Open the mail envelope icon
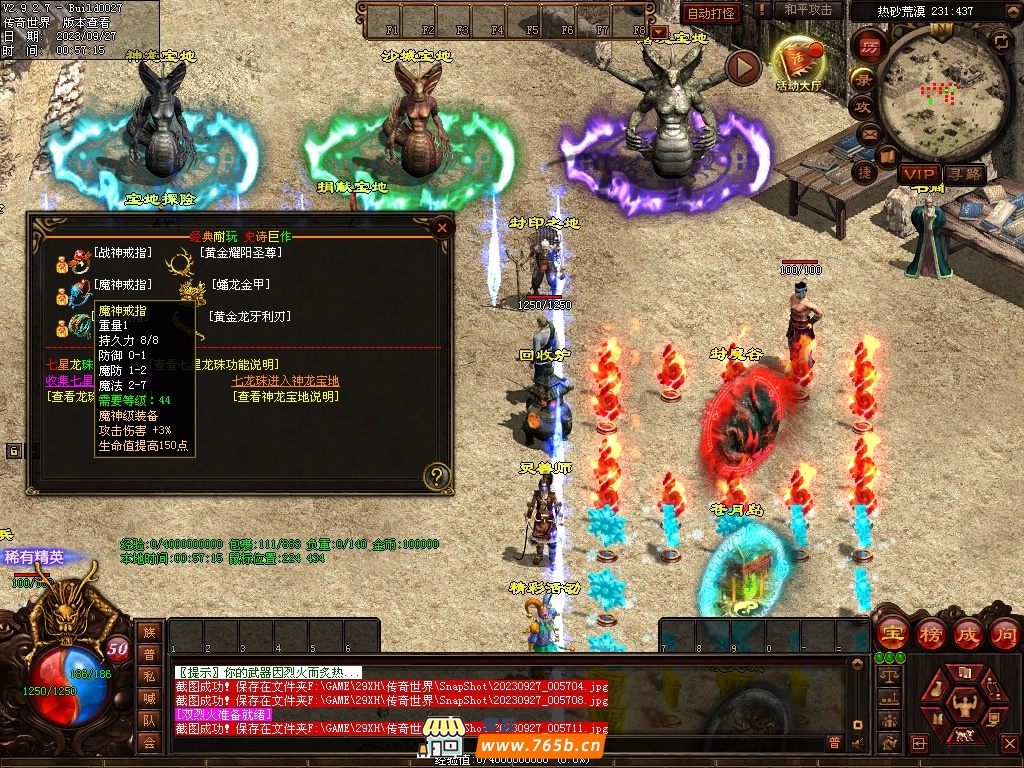1024x768 pixels. point(868,133)
